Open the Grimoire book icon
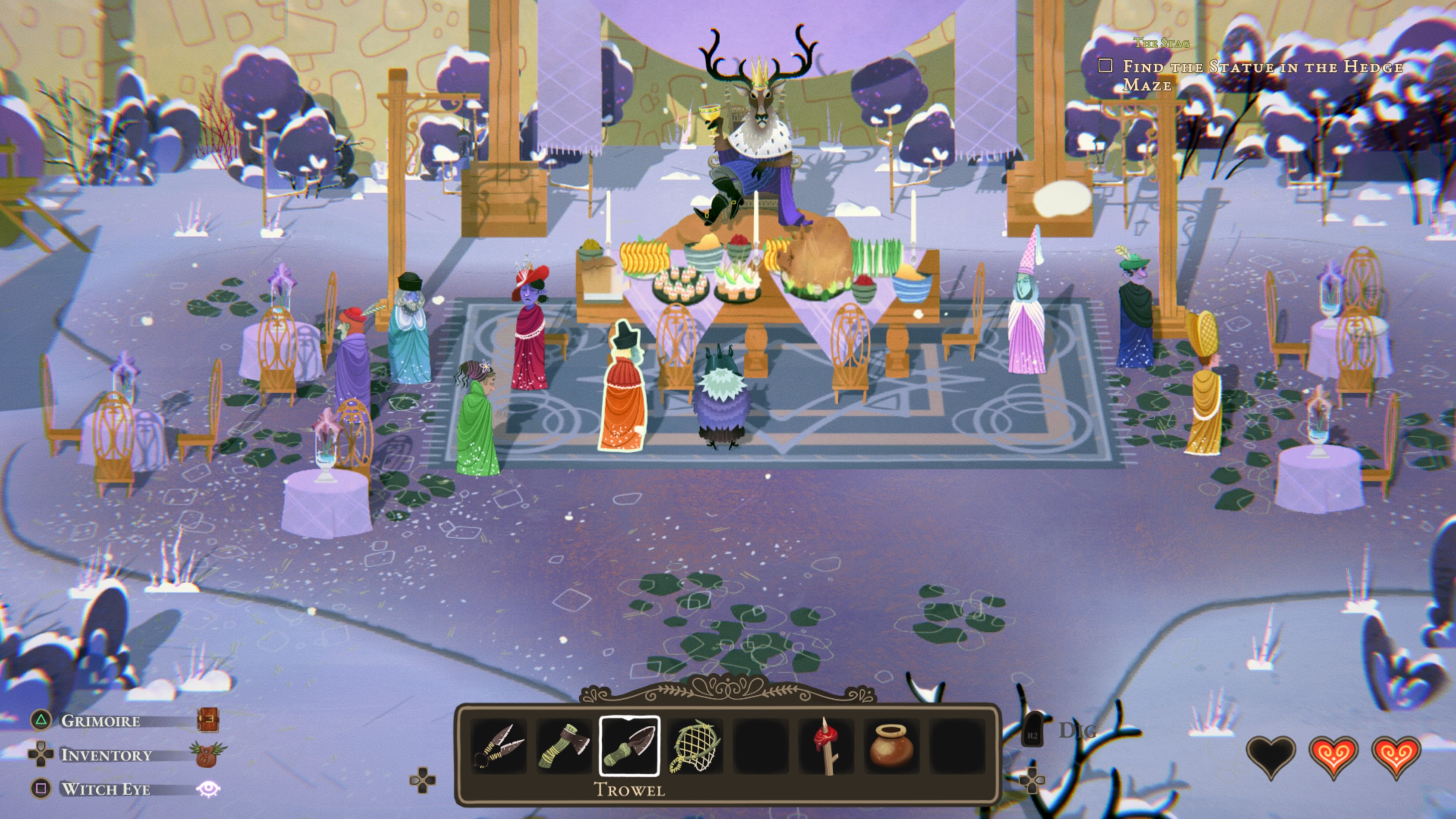Viewport: 1456px width, 819px height. click(207, 720)
